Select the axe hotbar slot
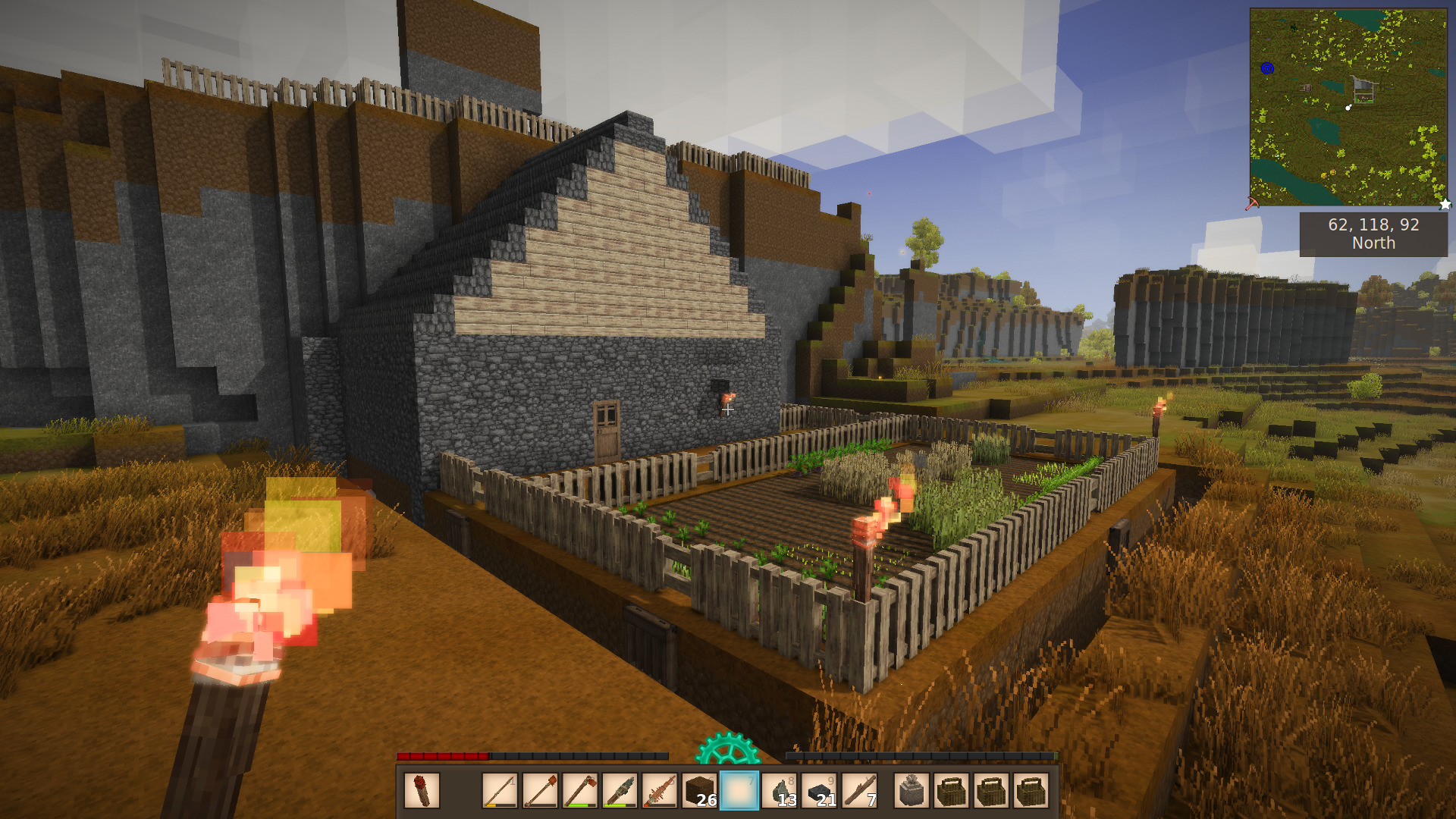1456x819 pixels. tap(580, 791)
